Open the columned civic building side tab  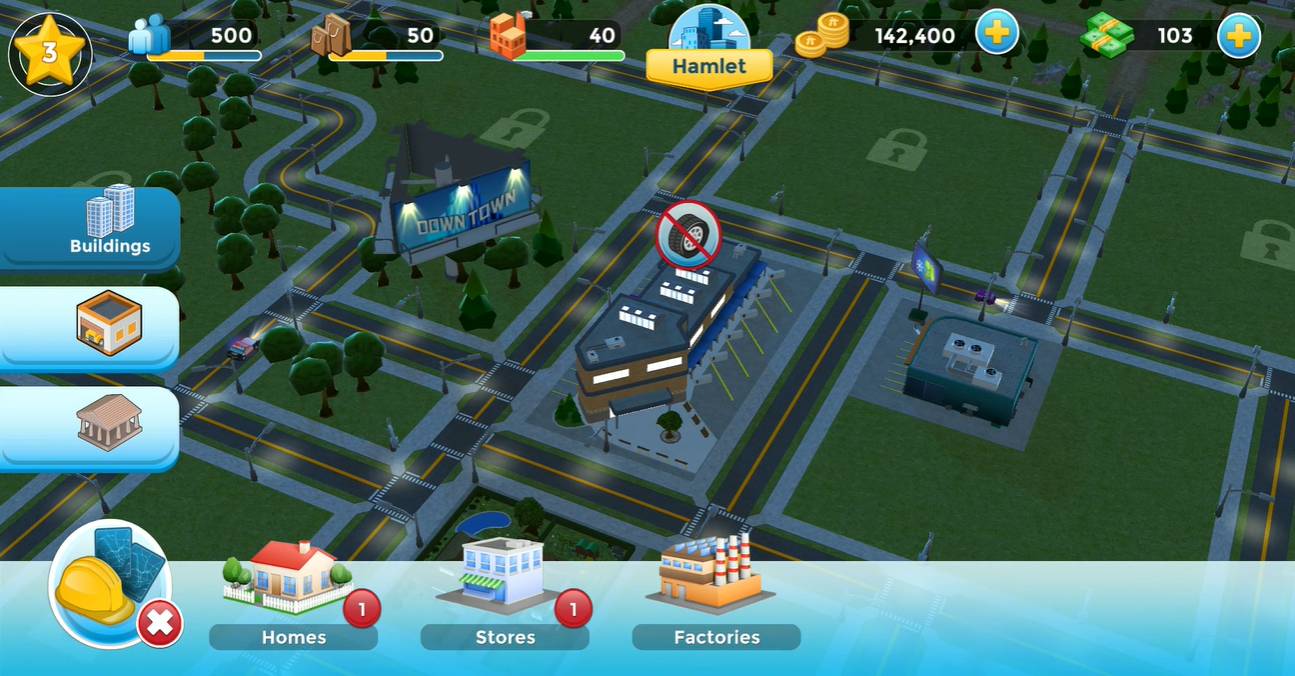[x=108, y=423]
